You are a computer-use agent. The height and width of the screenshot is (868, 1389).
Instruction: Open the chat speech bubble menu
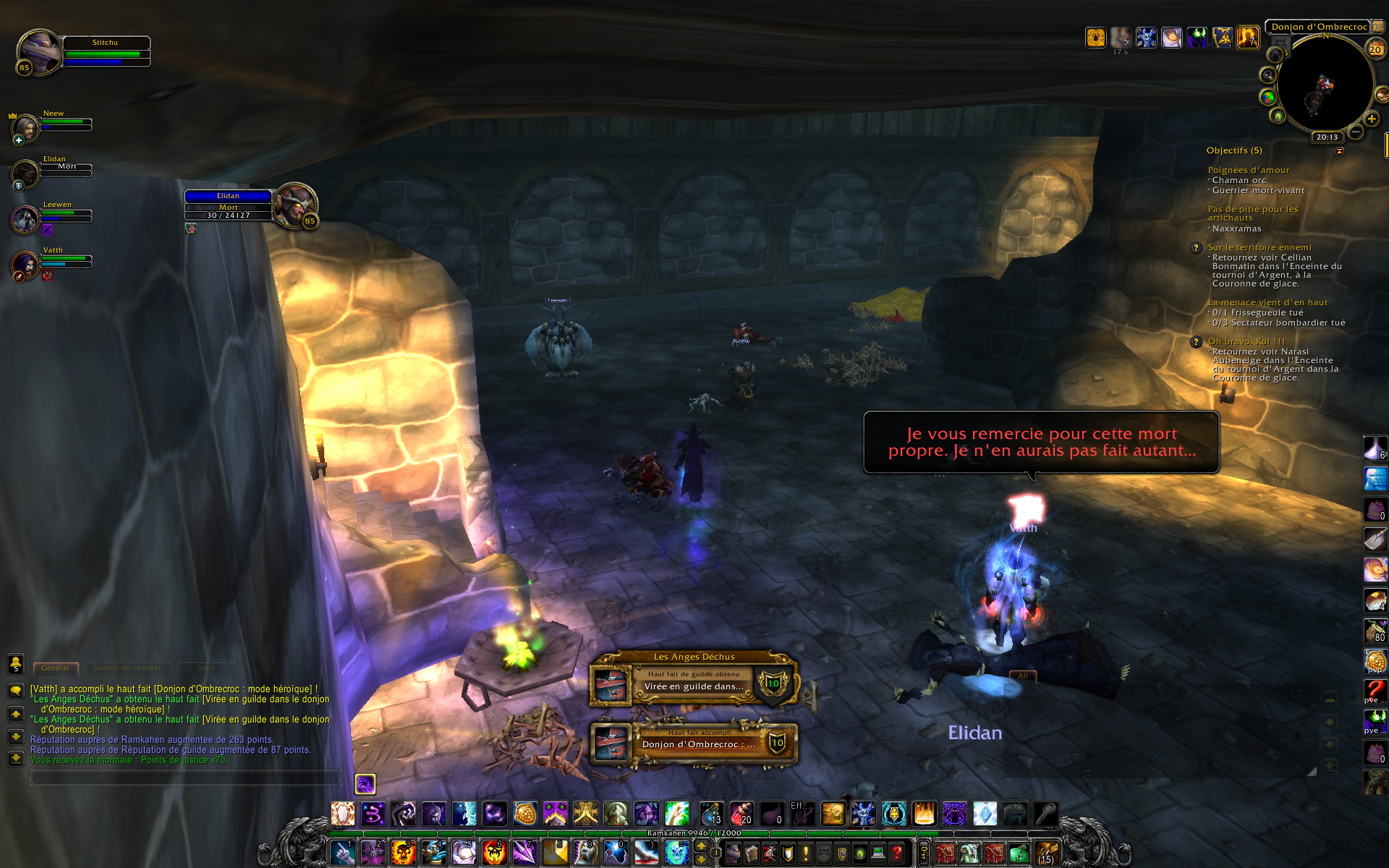(15, 691)
